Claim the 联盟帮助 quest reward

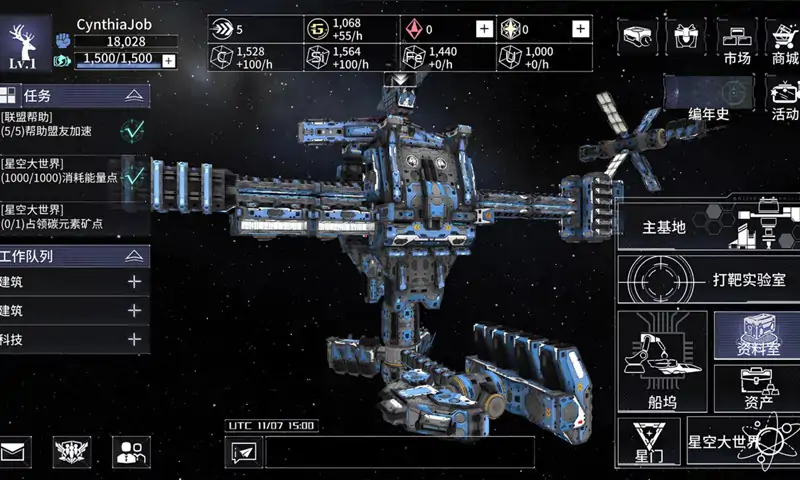pyautogui.click(x=132, y=128)
